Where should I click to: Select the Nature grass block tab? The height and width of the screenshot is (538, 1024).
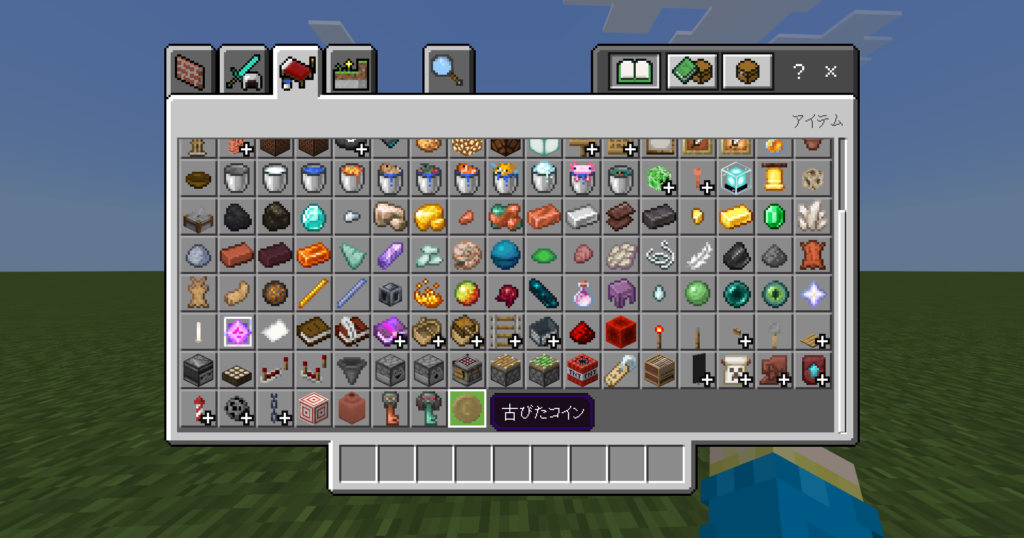(351, 71)
